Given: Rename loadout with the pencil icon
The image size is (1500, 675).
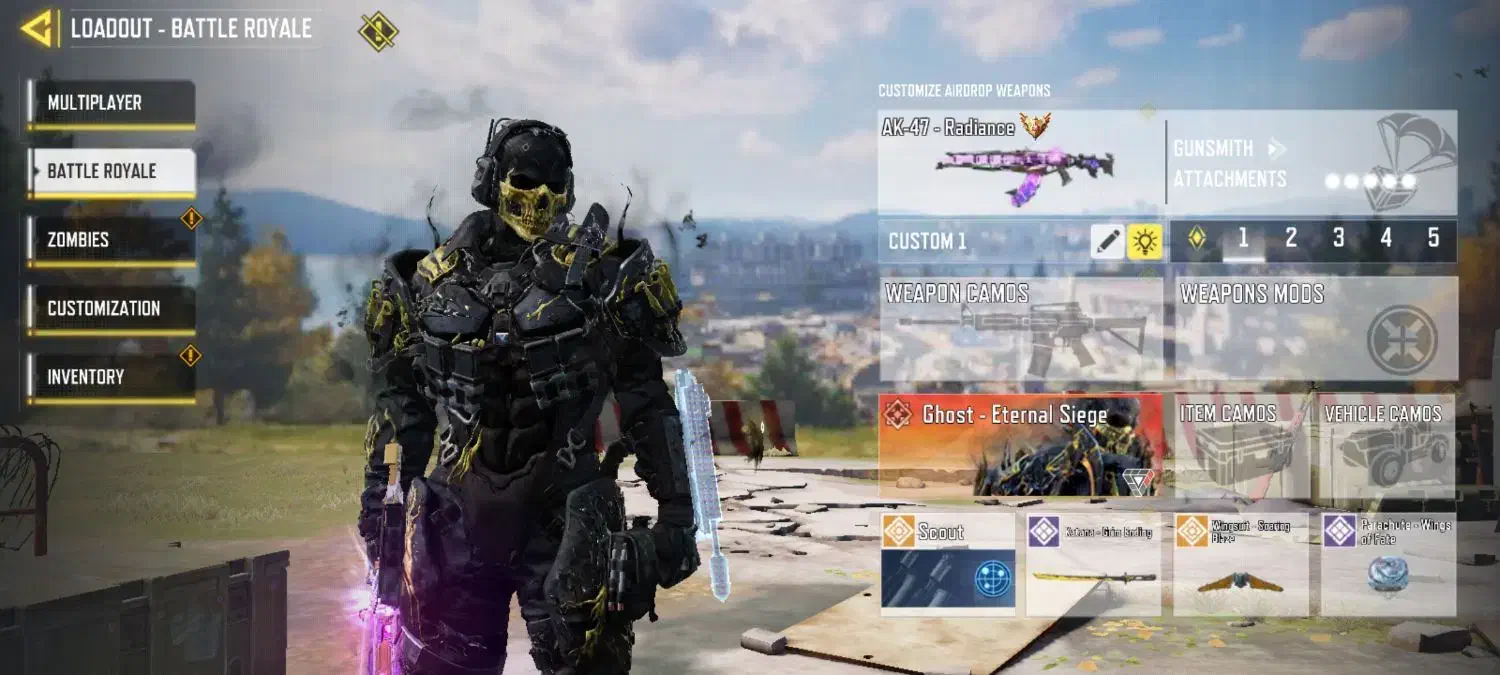Looking at the screenshot, I should [x=1107, y=241].
